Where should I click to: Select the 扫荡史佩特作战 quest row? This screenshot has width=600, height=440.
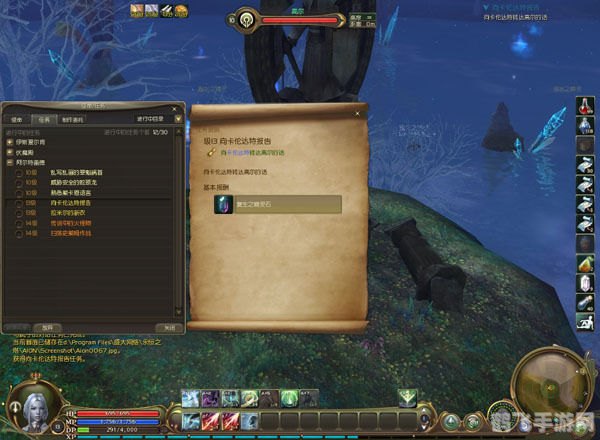tap(73, 231)
